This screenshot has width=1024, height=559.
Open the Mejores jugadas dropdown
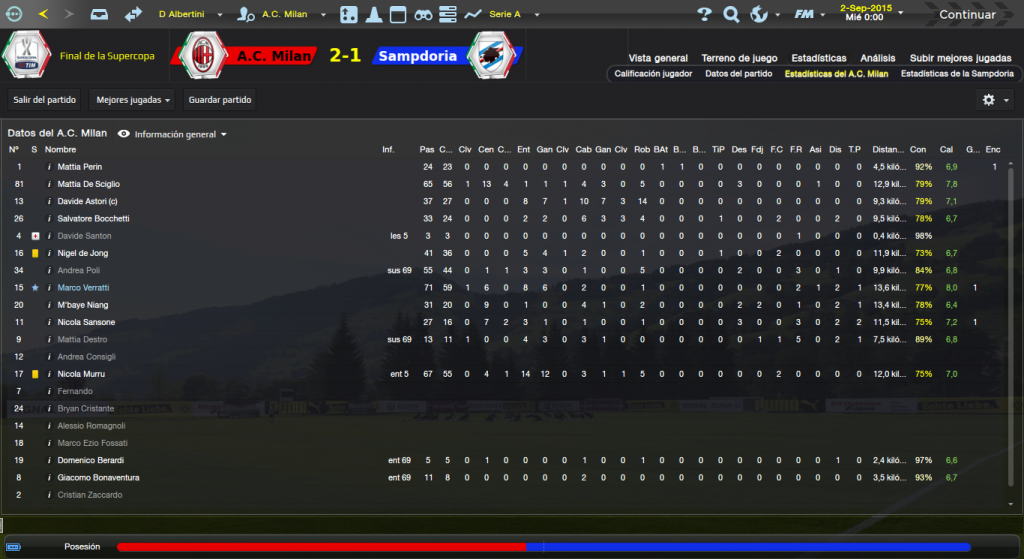(131, 100)
